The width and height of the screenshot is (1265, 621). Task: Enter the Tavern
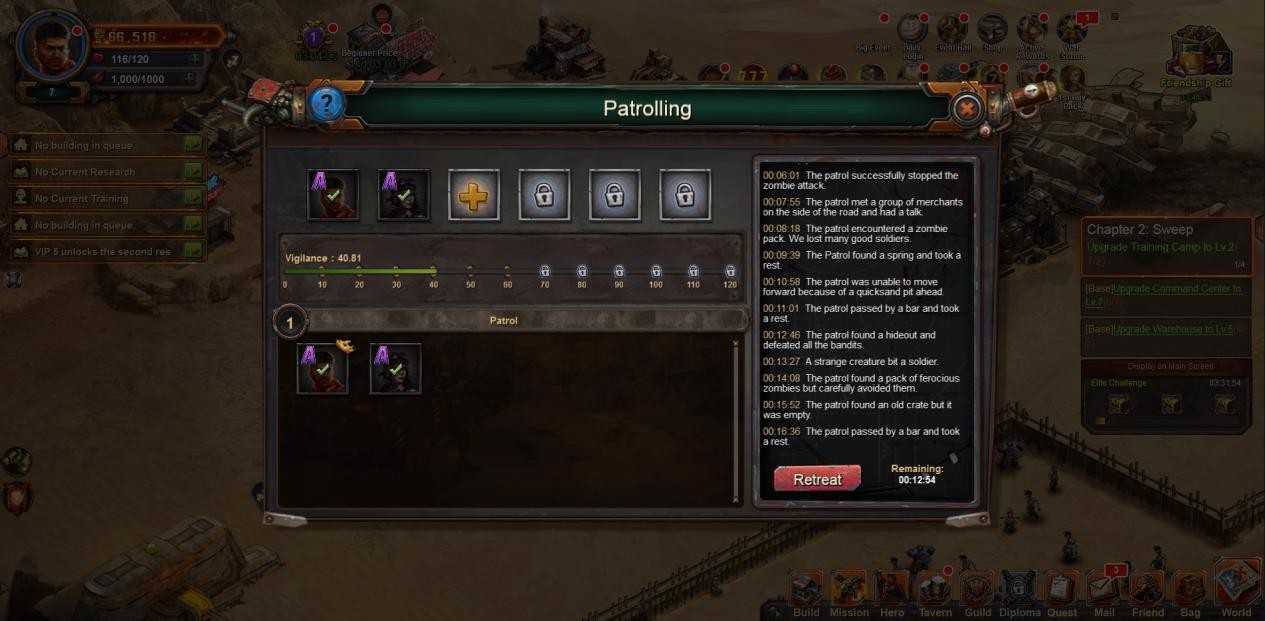tap(935, 595)
